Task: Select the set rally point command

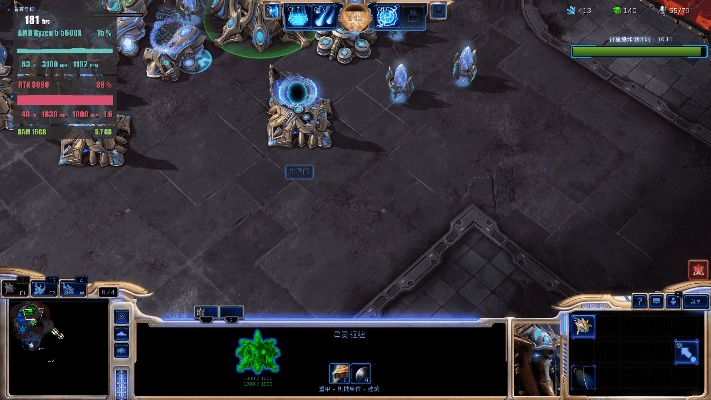Action: pyautogui.click(x=686, y=351)
